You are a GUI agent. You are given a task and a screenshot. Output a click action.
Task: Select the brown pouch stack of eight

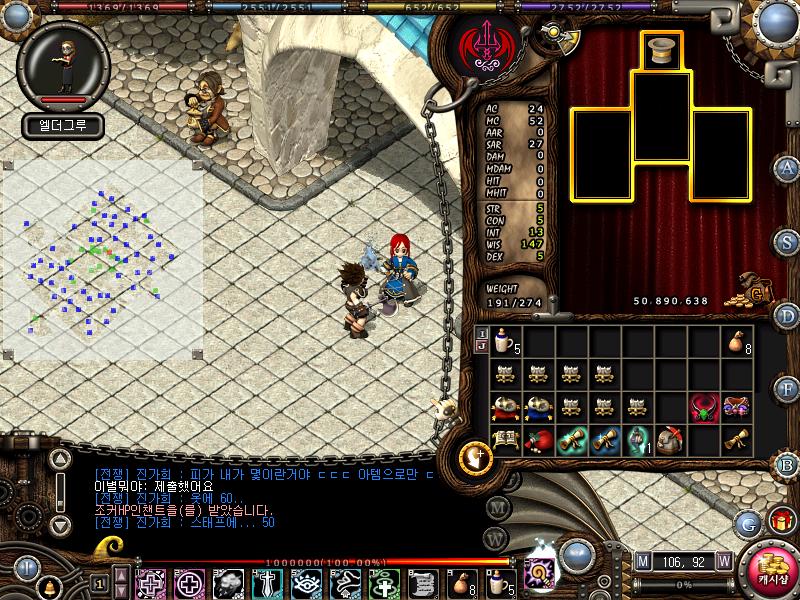[736, 343]
